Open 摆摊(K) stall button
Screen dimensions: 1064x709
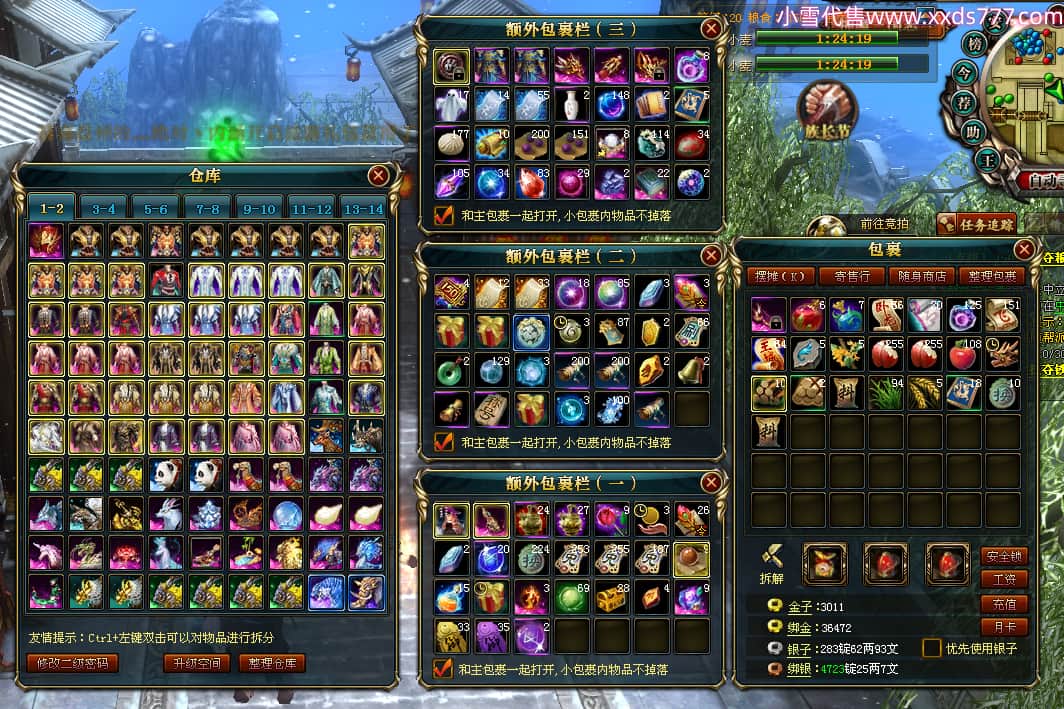tap(780, 276)
